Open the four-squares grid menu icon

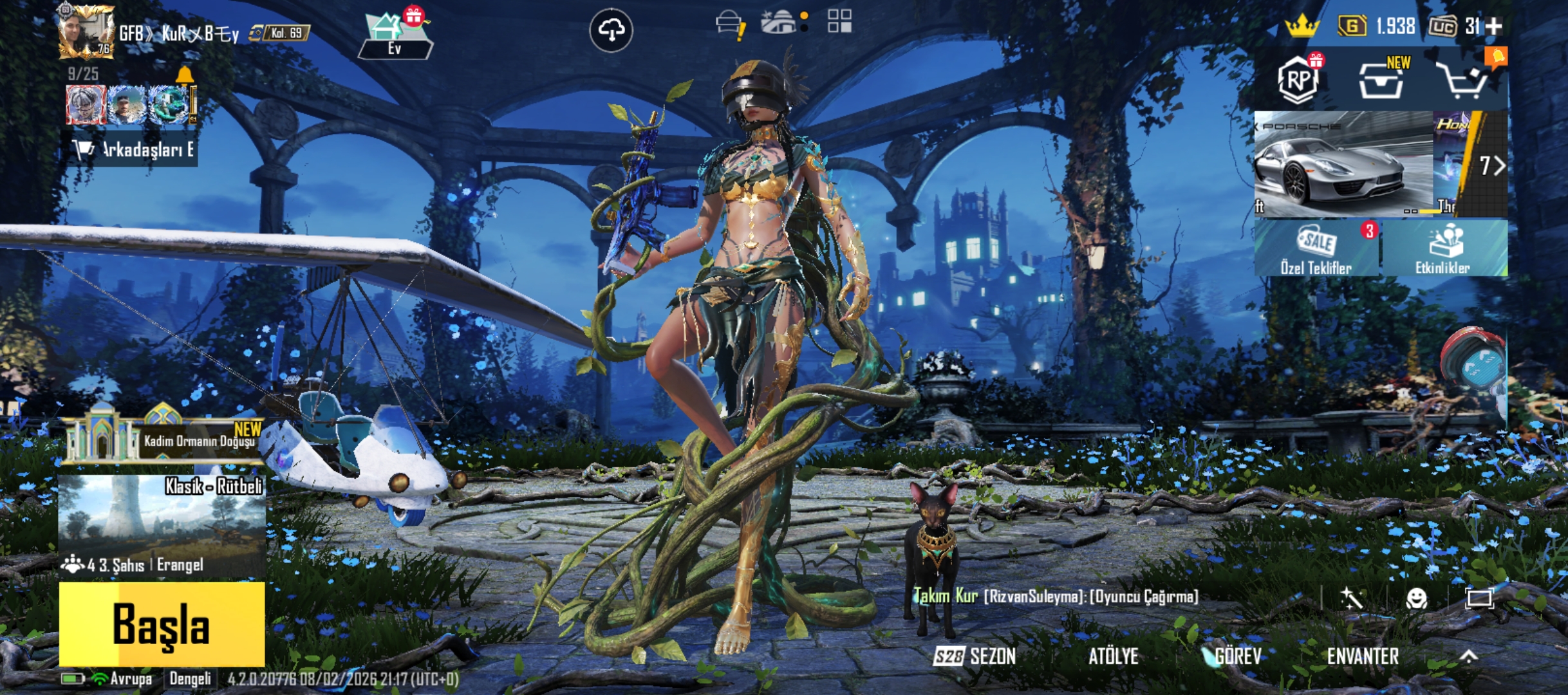[x=839, y=21]
